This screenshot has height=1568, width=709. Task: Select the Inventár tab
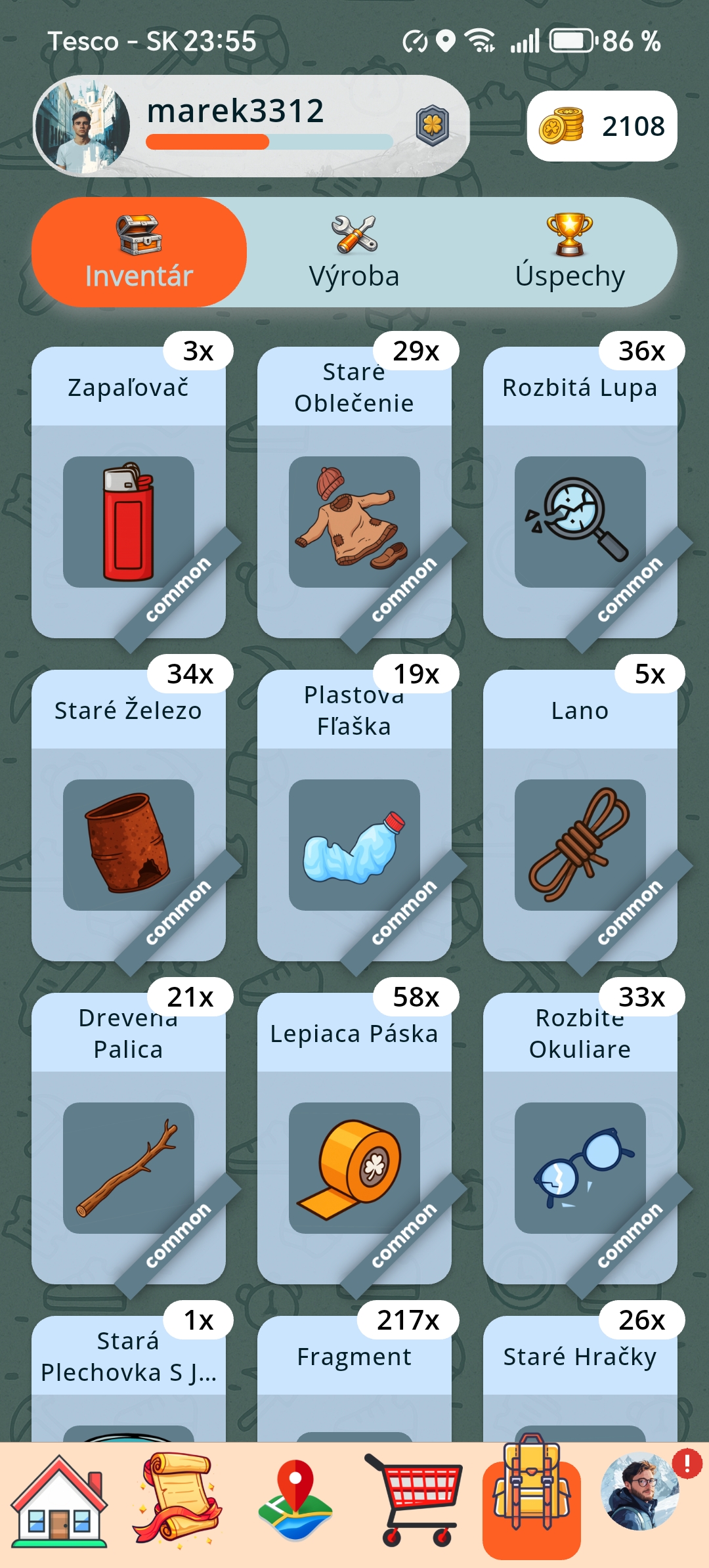[139, 253]
